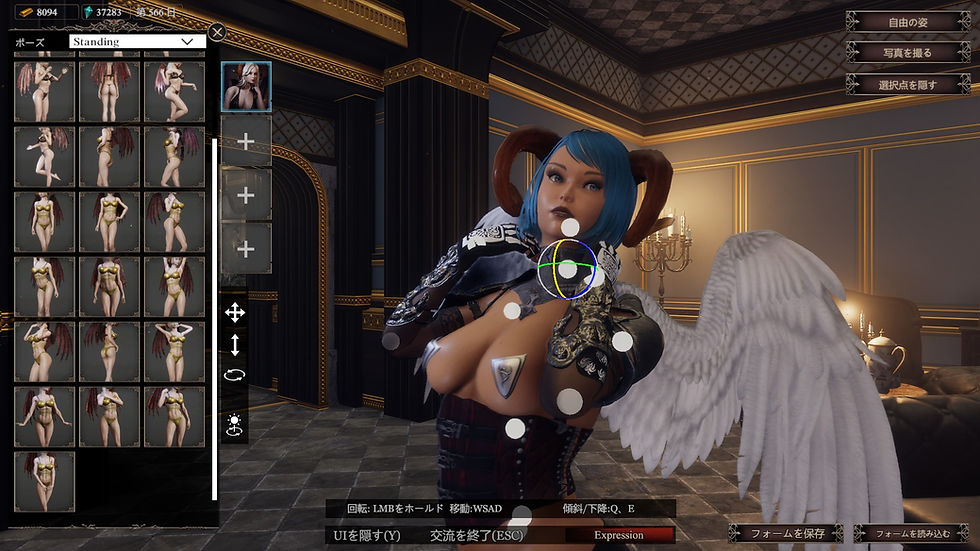Save the form with フォームを保存
The height and width of the screenshot is (551, 980).
coord(786,534)
